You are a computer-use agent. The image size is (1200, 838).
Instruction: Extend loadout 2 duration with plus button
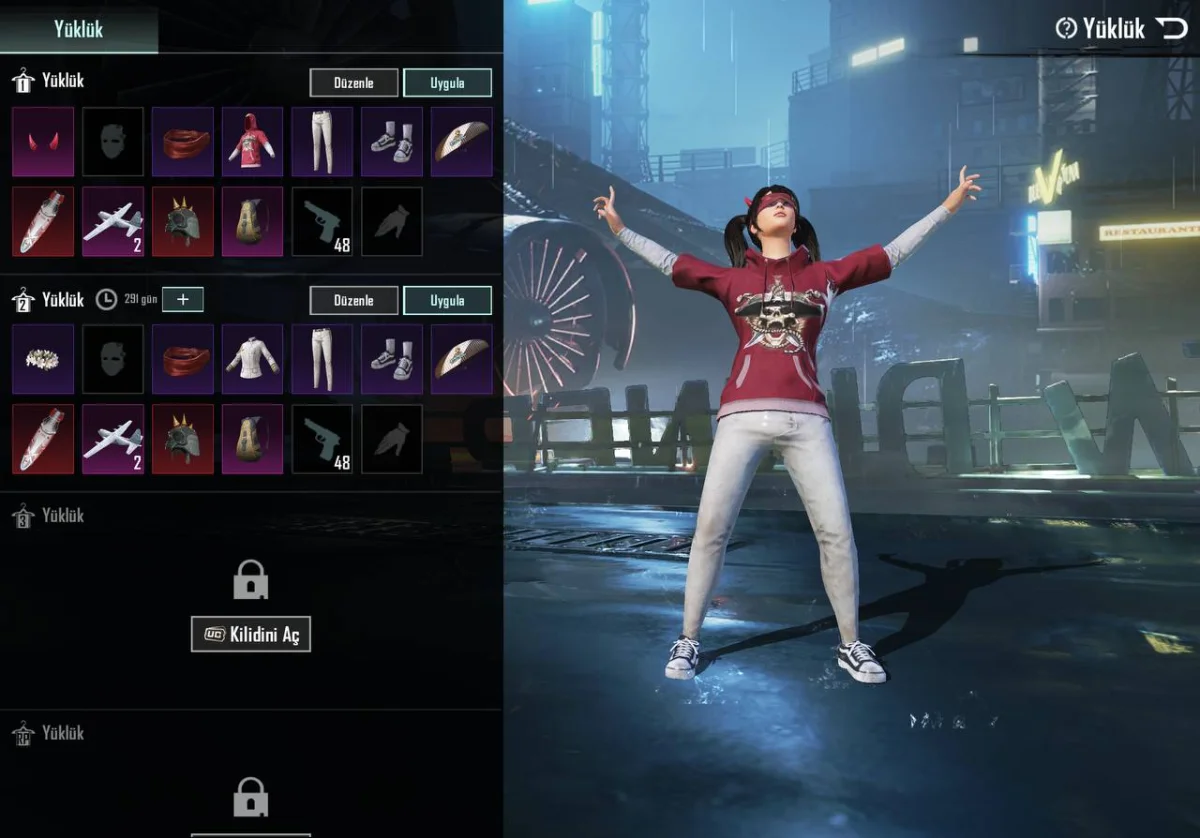pyautogui.click(x=182, y=299)
